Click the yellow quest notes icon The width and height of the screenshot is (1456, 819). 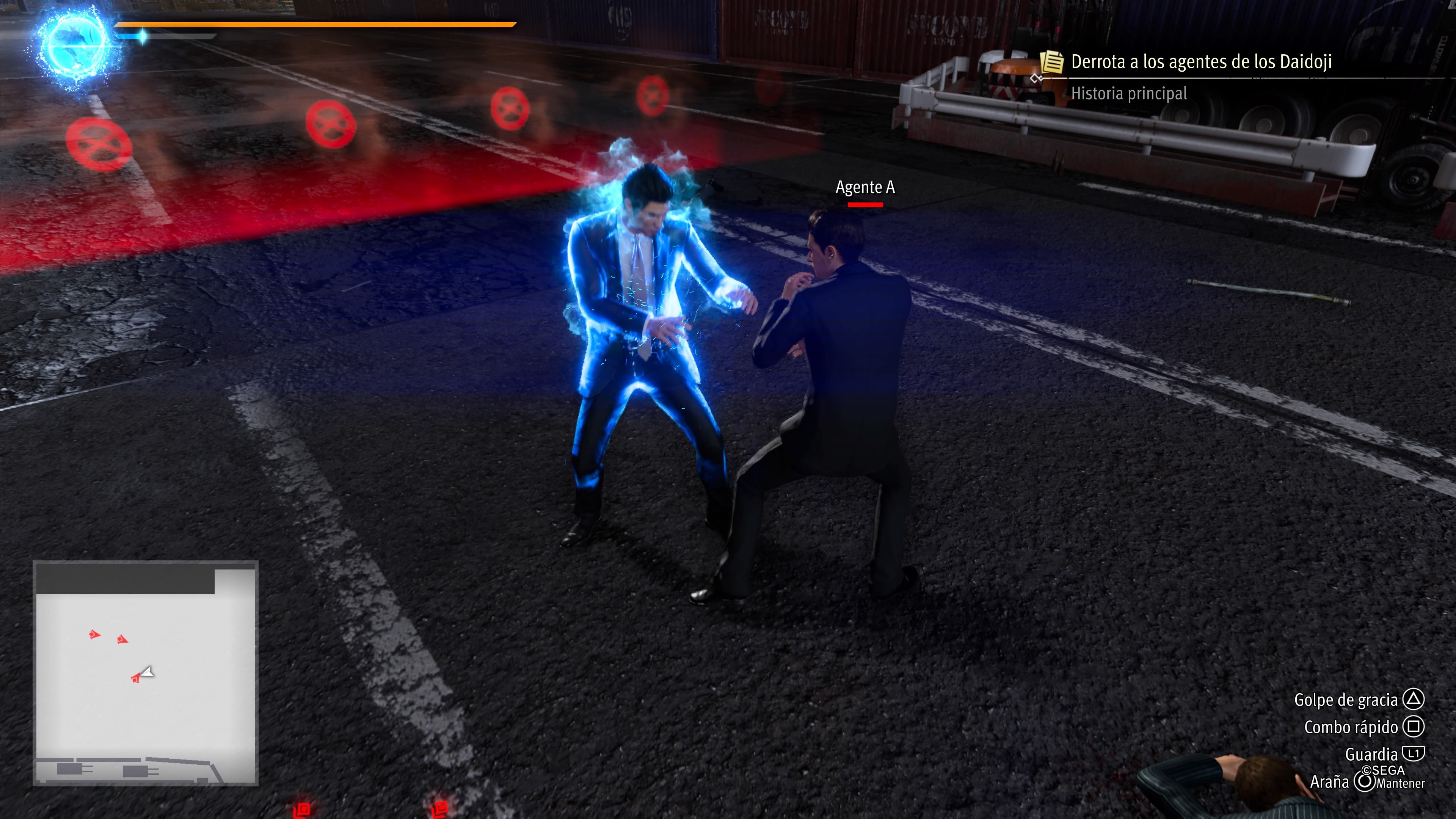[x=1051, y=61]
